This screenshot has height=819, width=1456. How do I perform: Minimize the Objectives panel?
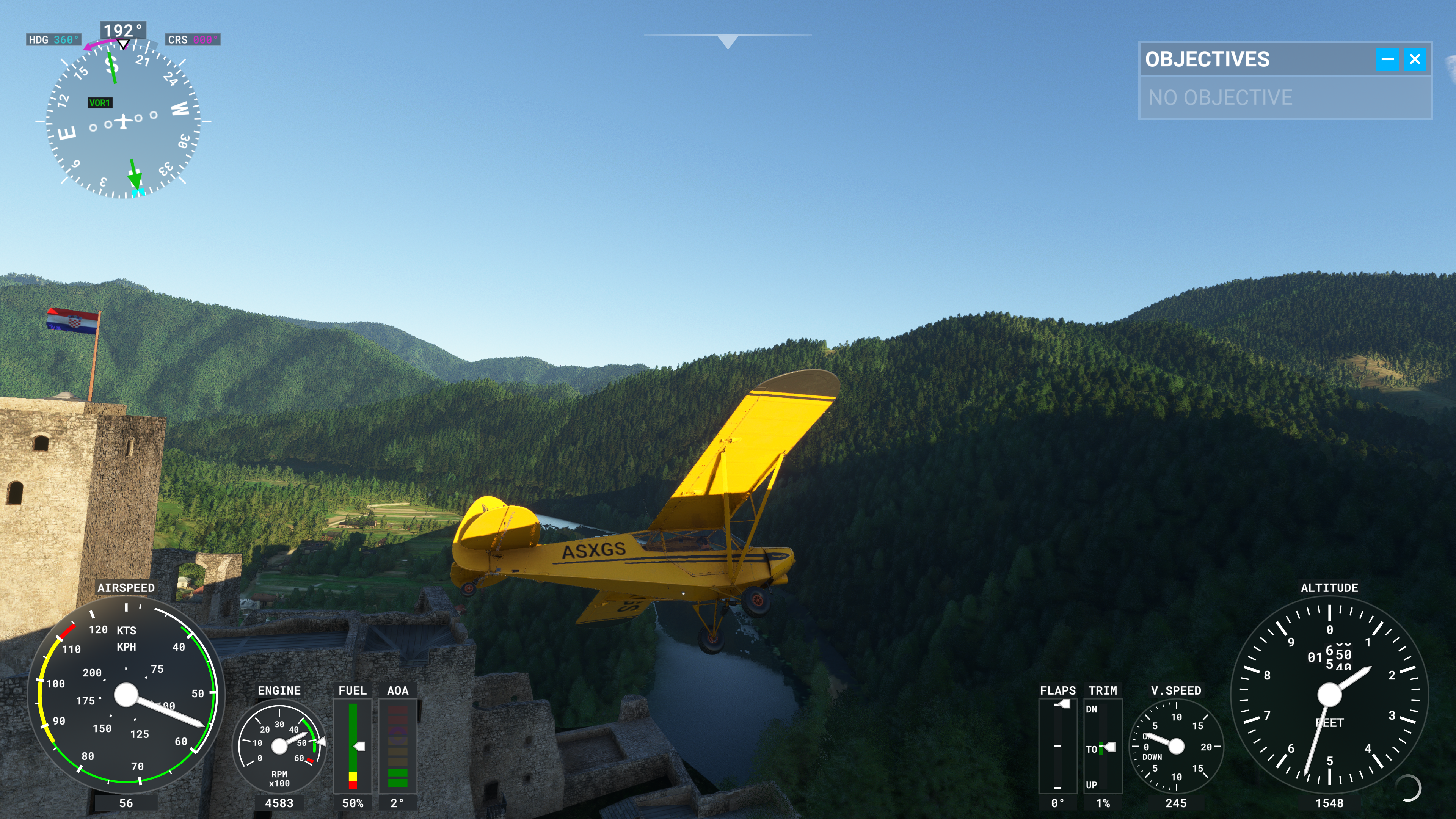click(1387, 60)
